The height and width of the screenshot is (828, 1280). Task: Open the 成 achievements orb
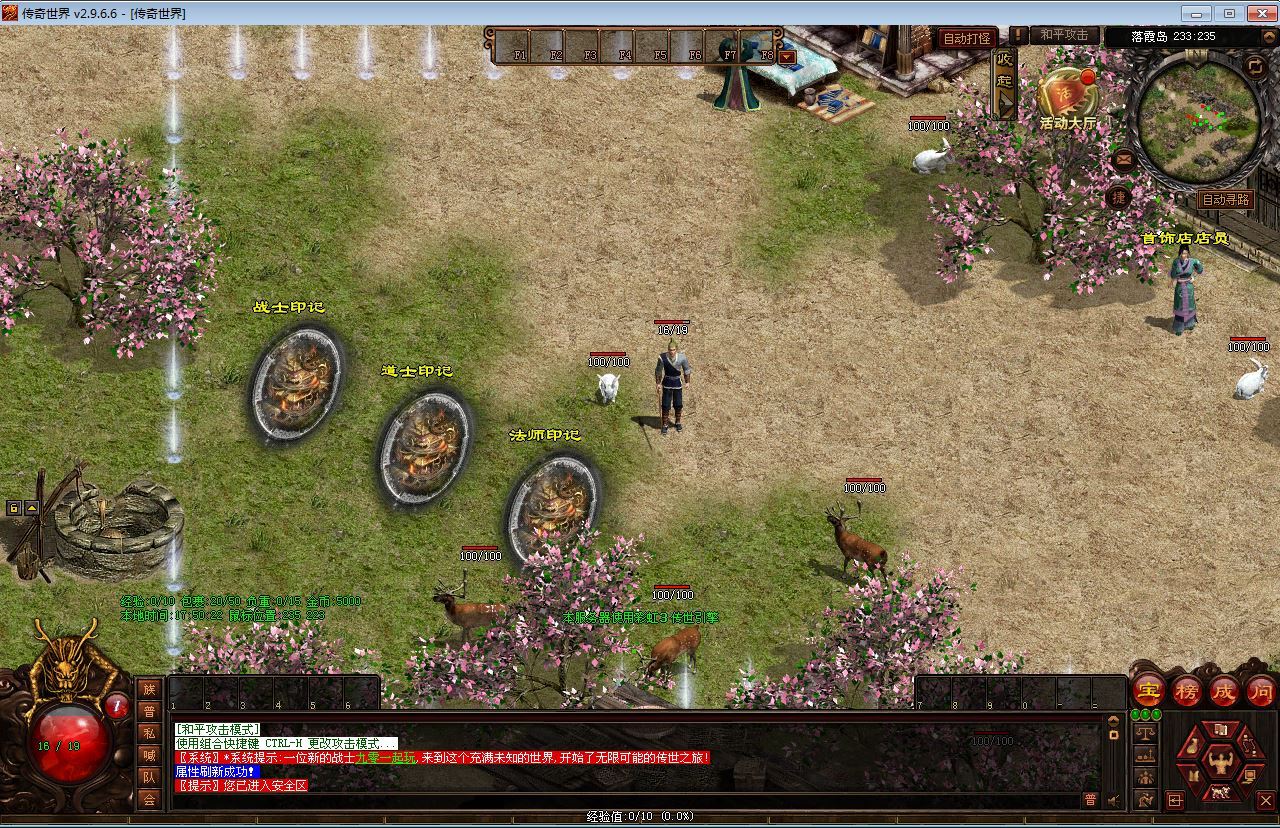(x=1224, y=690)
